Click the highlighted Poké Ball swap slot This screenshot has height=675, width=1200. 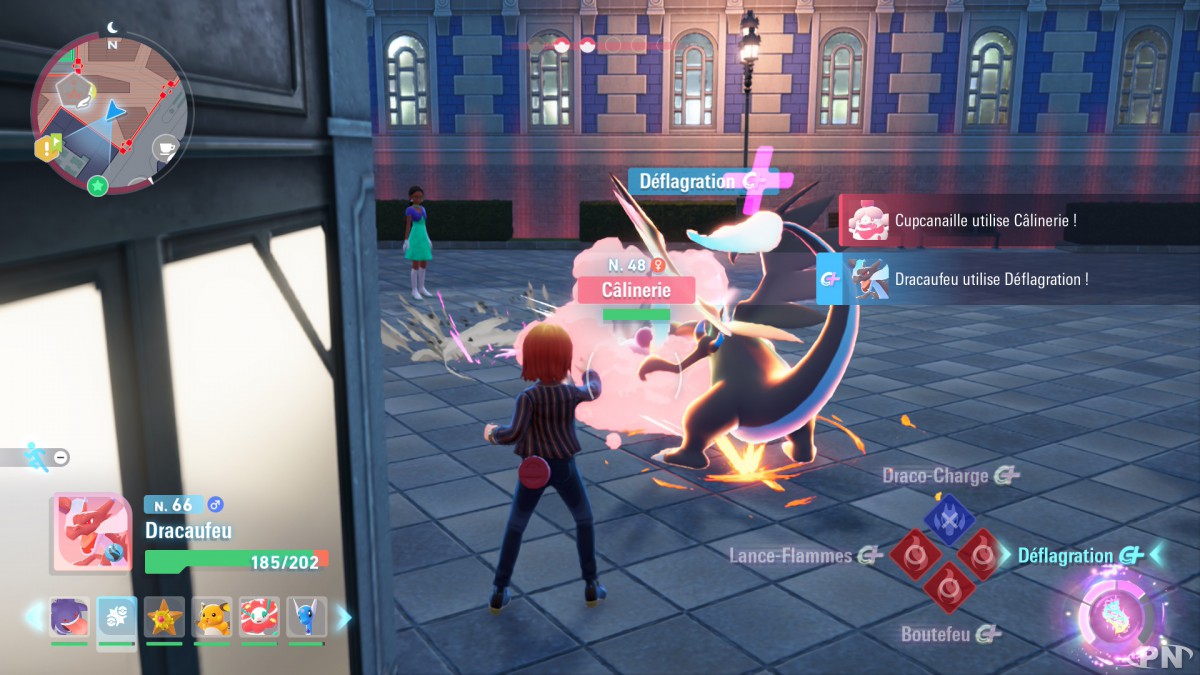117,619
